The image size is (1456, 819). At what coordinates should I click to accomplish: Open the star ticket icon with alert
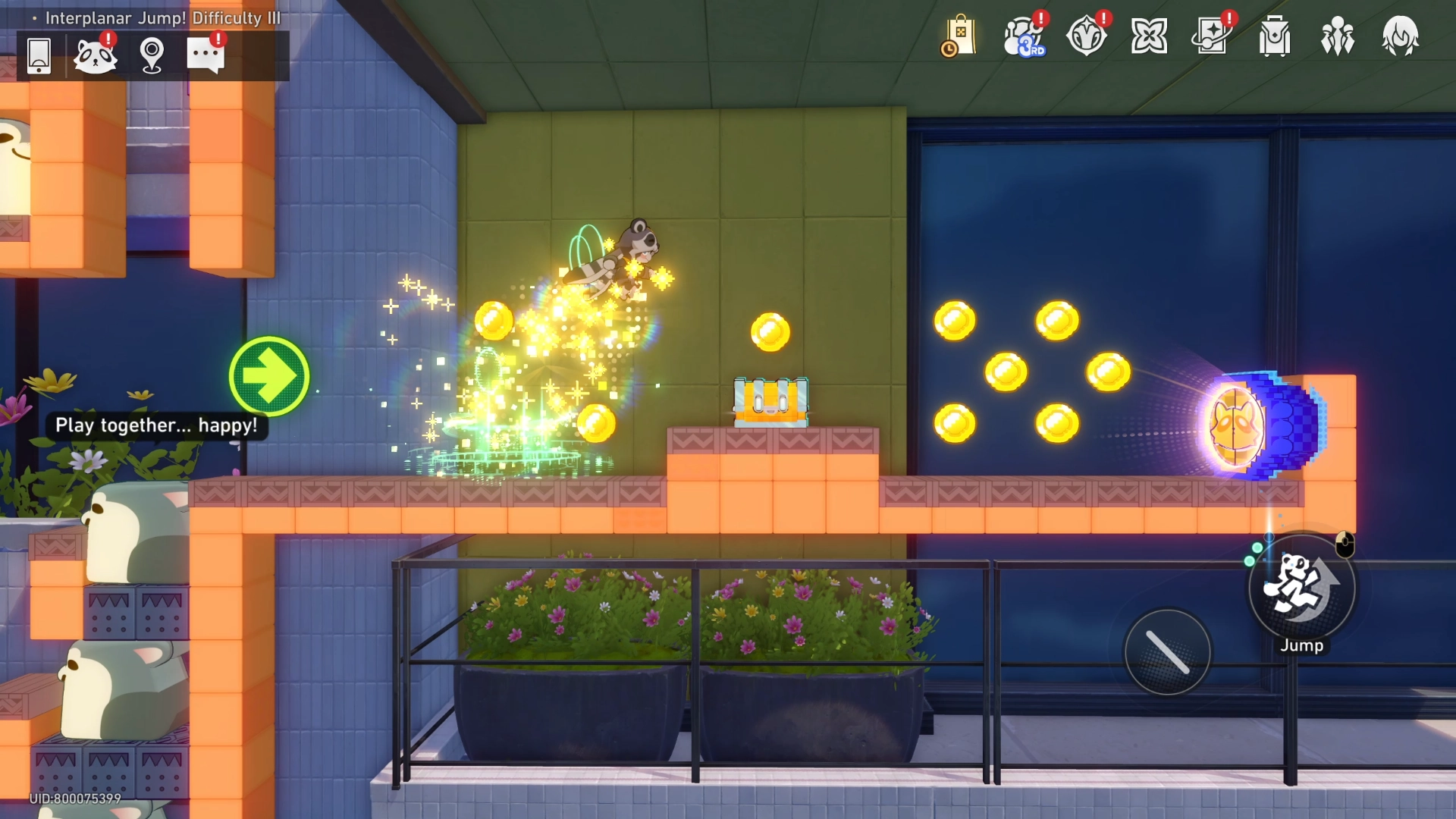pos(1212,36)
